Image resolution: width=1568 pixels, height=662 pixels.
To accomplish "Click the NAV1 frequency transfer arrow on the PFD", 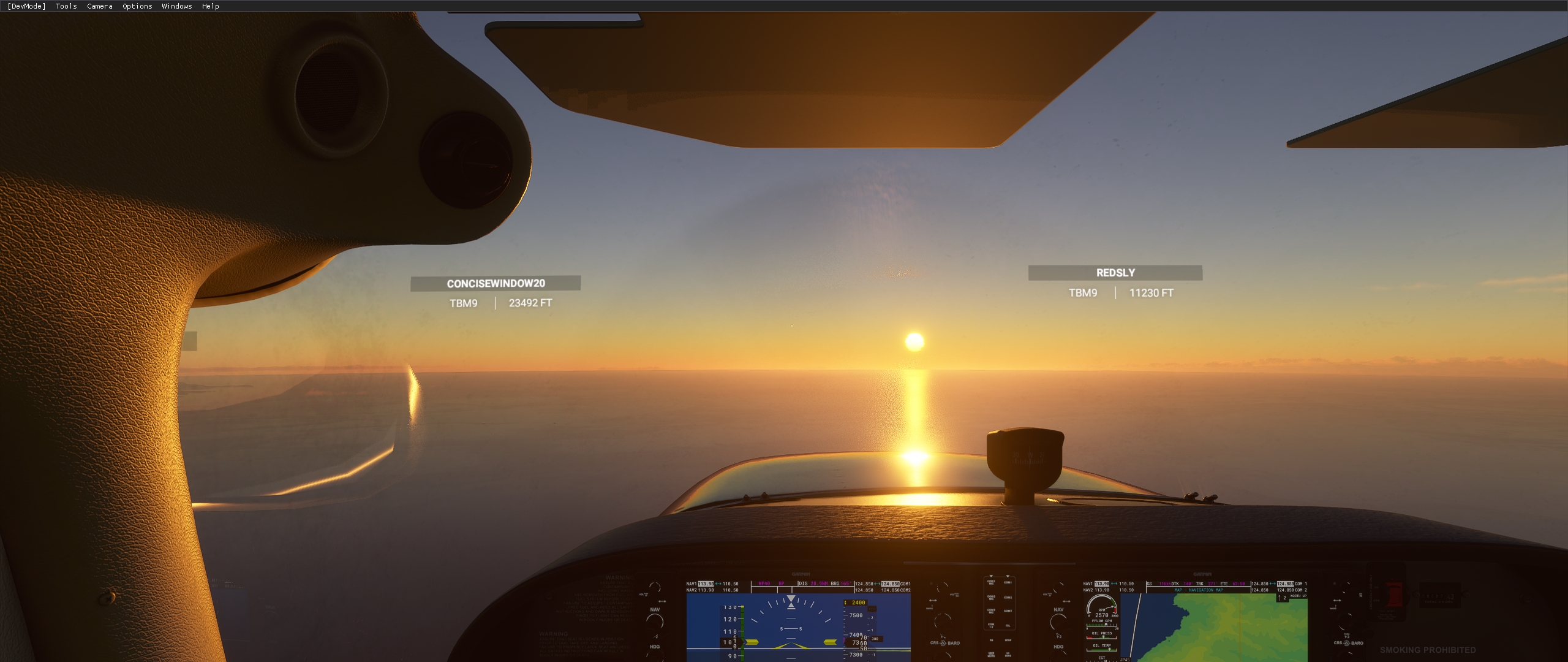I will 718,584.
